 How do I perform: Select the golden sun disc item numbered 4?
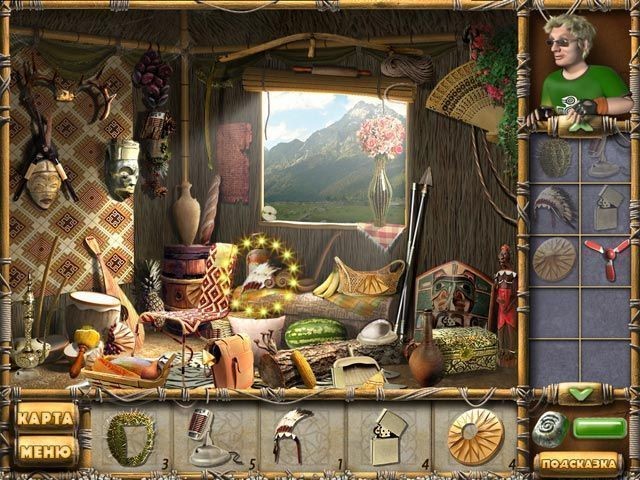475,438
